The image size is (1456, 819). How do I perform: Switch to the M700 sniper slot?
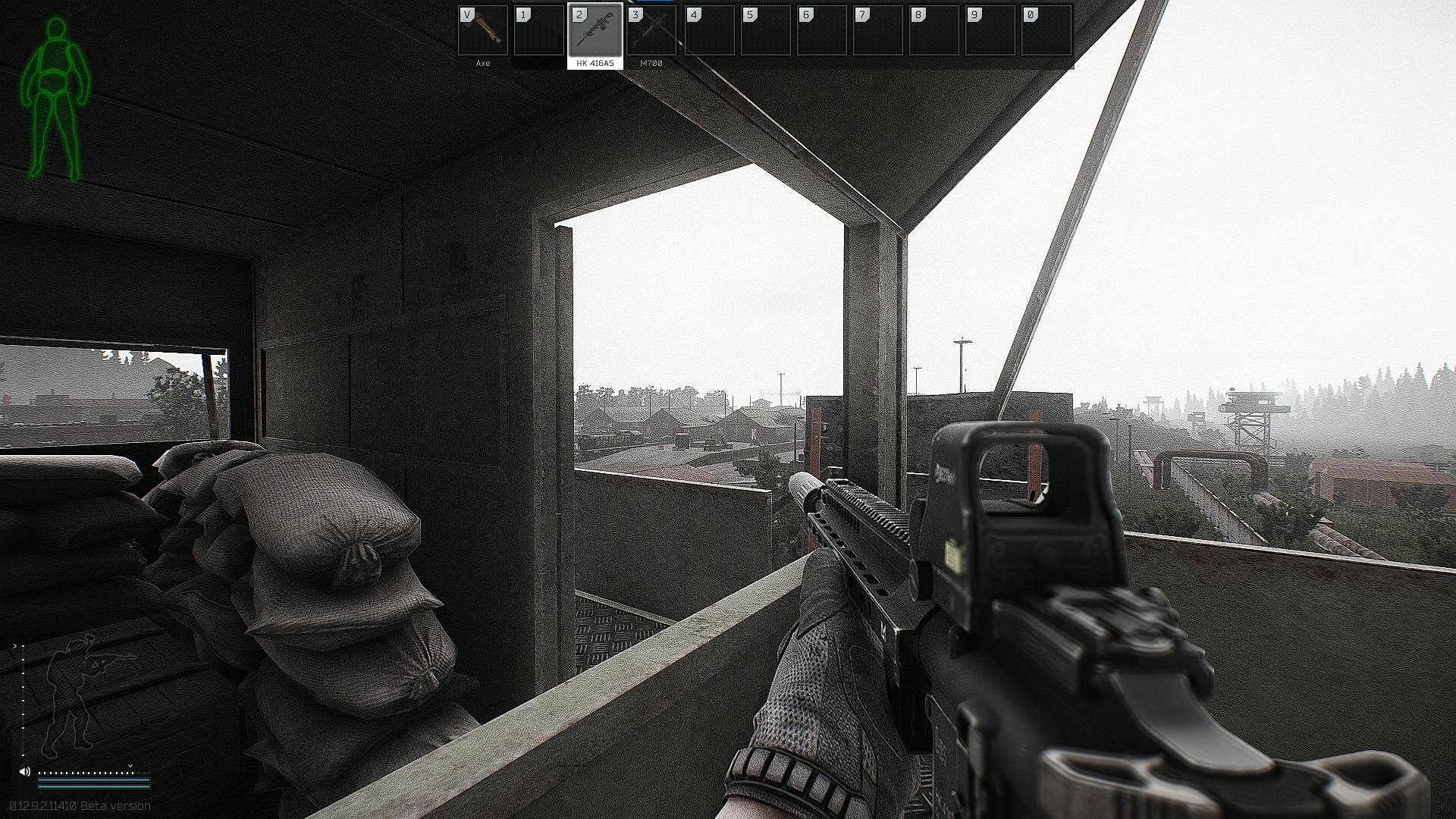pos(651,31)
